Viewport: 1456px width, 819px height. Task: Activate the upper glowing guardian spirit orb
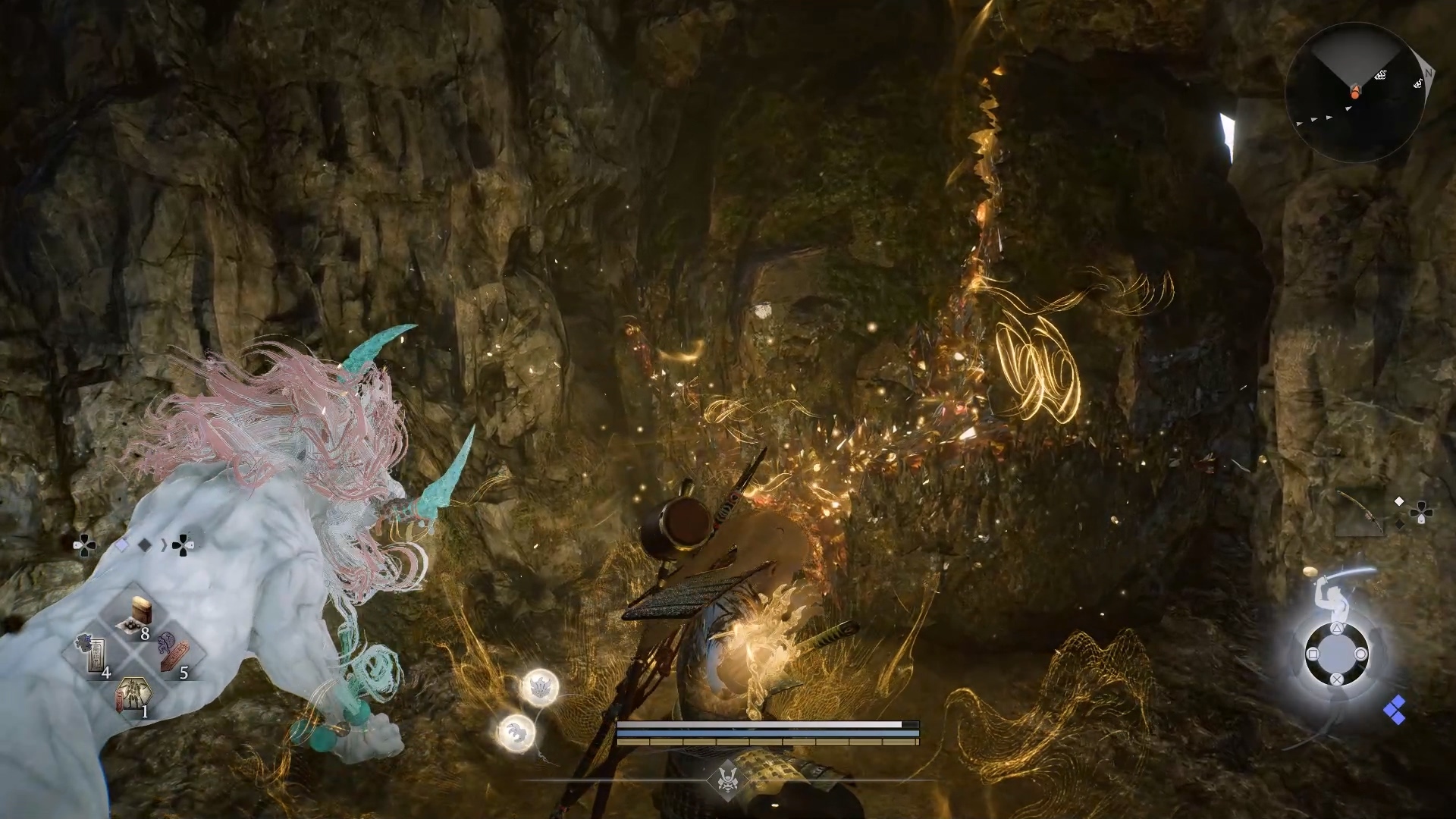click(x=540, y=688)
